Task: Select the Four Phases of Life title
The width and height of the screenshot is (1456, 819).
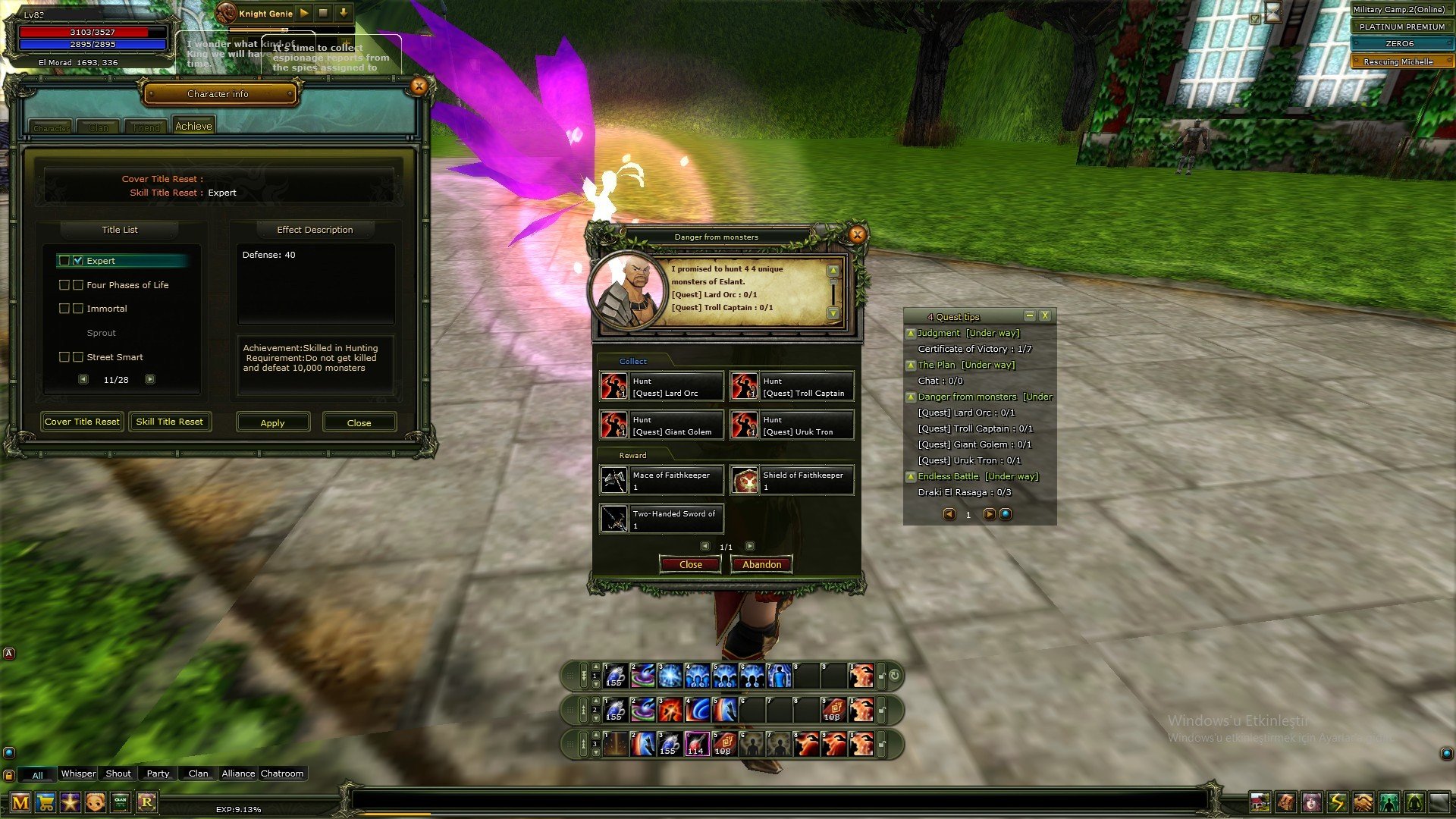Action: 127,285
